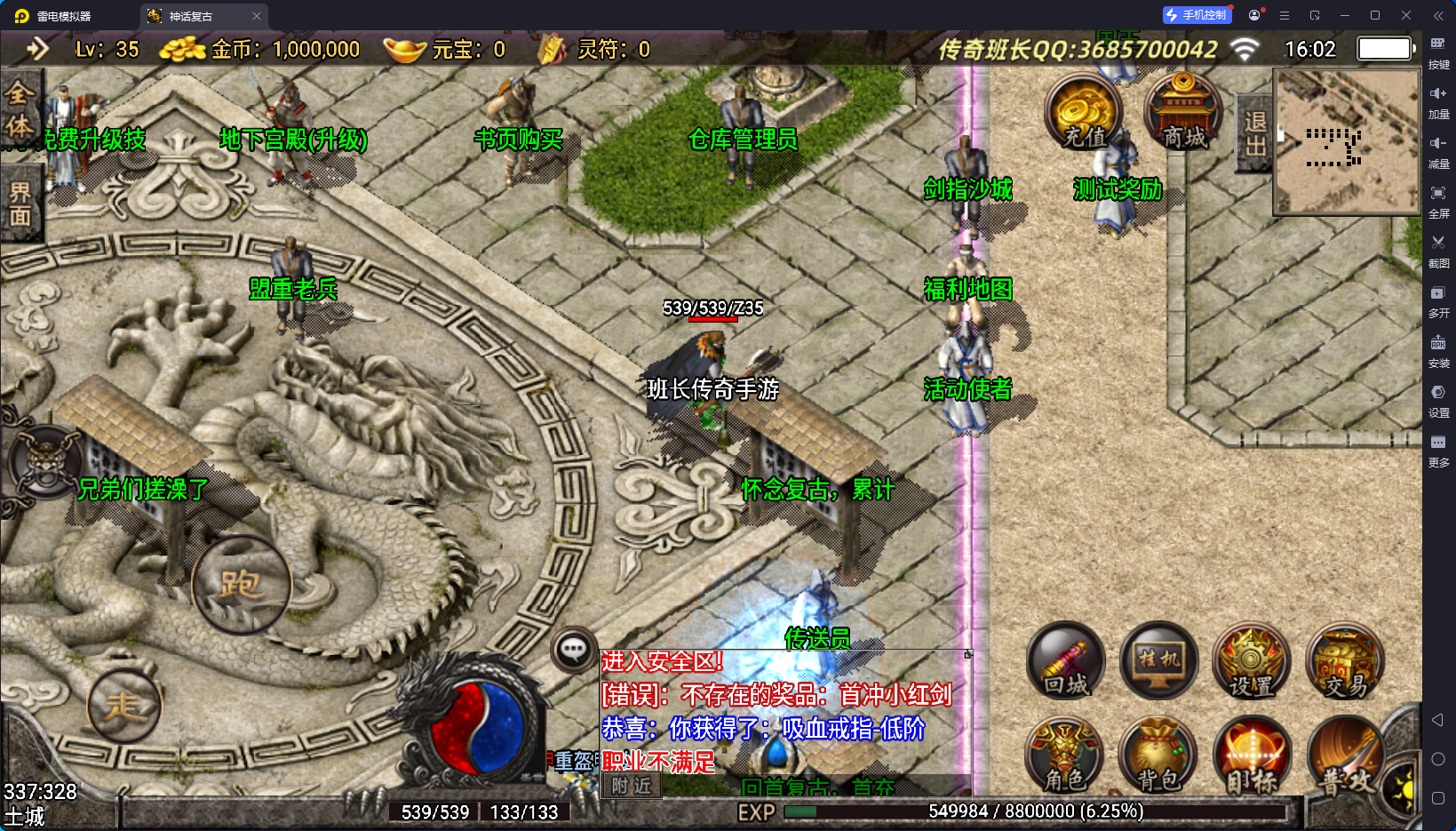
Task: Expand the top-left arrow button
Action: pyautogui.click(x=37, y=48)
